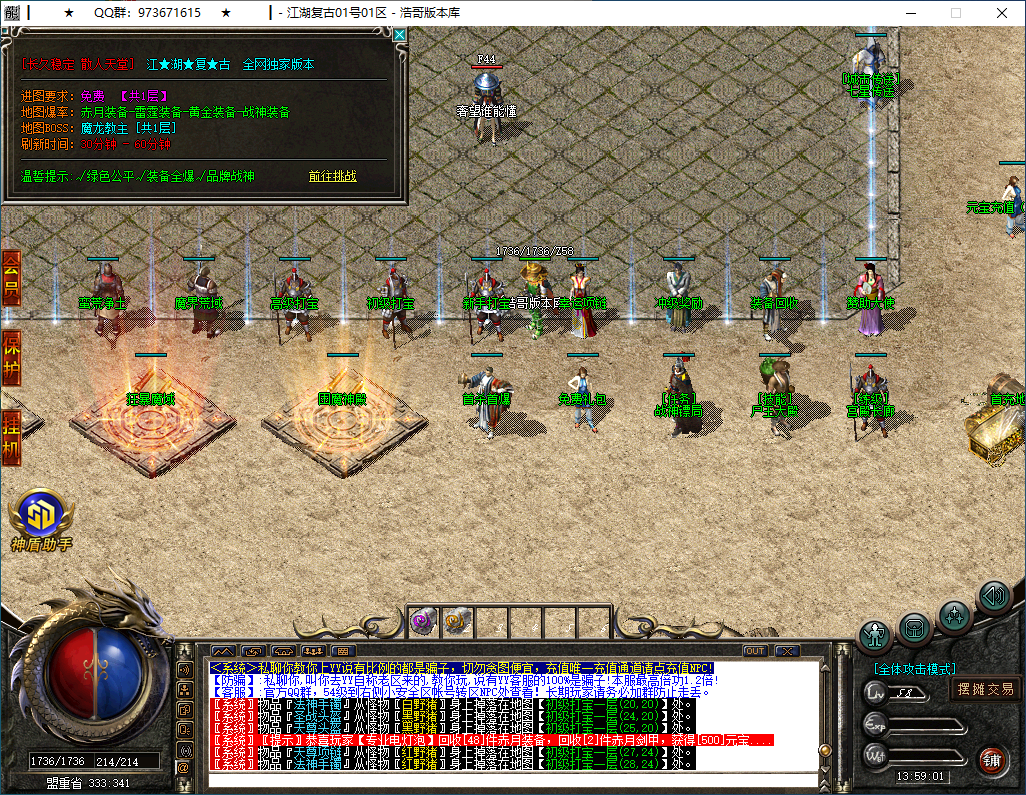Select the purple item in the hotbar
This screenshot has height=795, width=1026.
(x=422, y=621)
